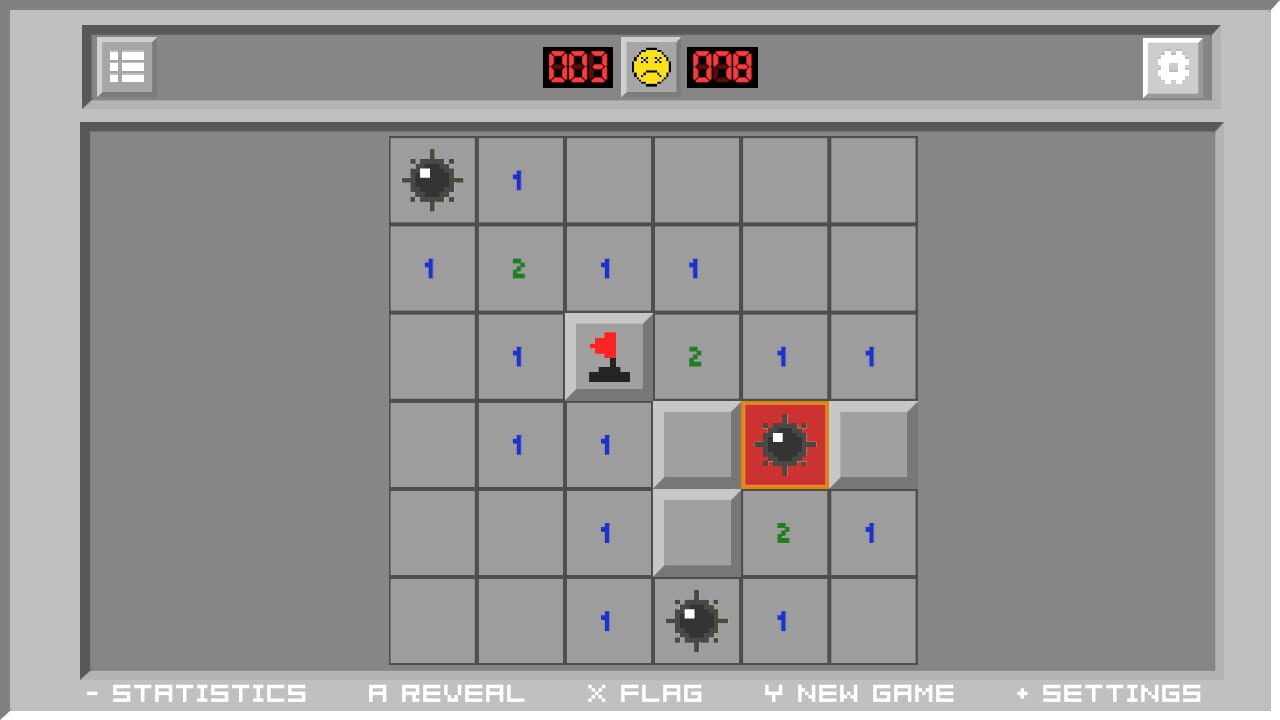
Task: Click the mine in the top-left grid corner
Action: 431,179
